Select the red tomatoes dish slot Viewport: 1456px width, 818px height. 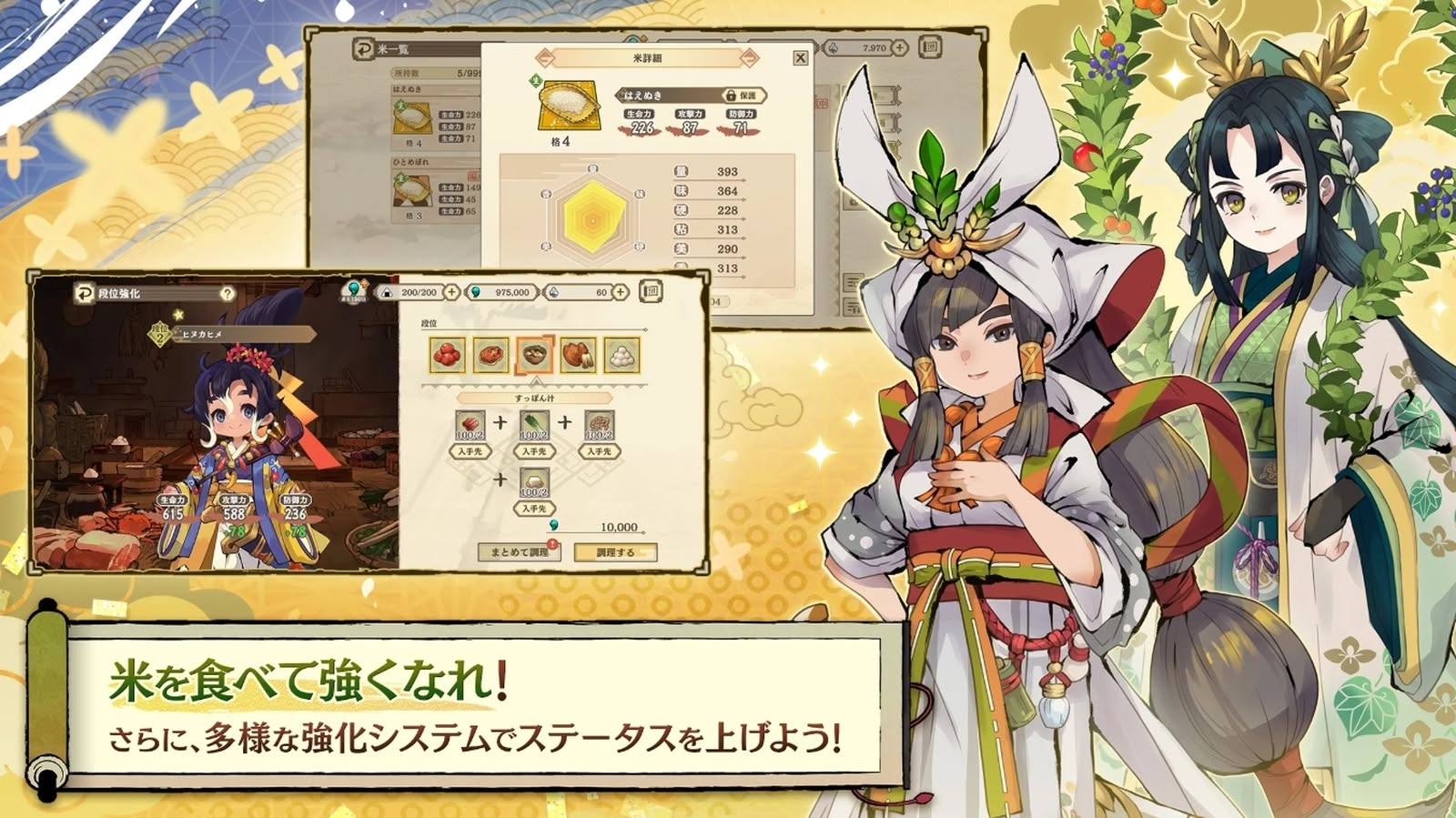pyautogui.click(x=447, y=355)
